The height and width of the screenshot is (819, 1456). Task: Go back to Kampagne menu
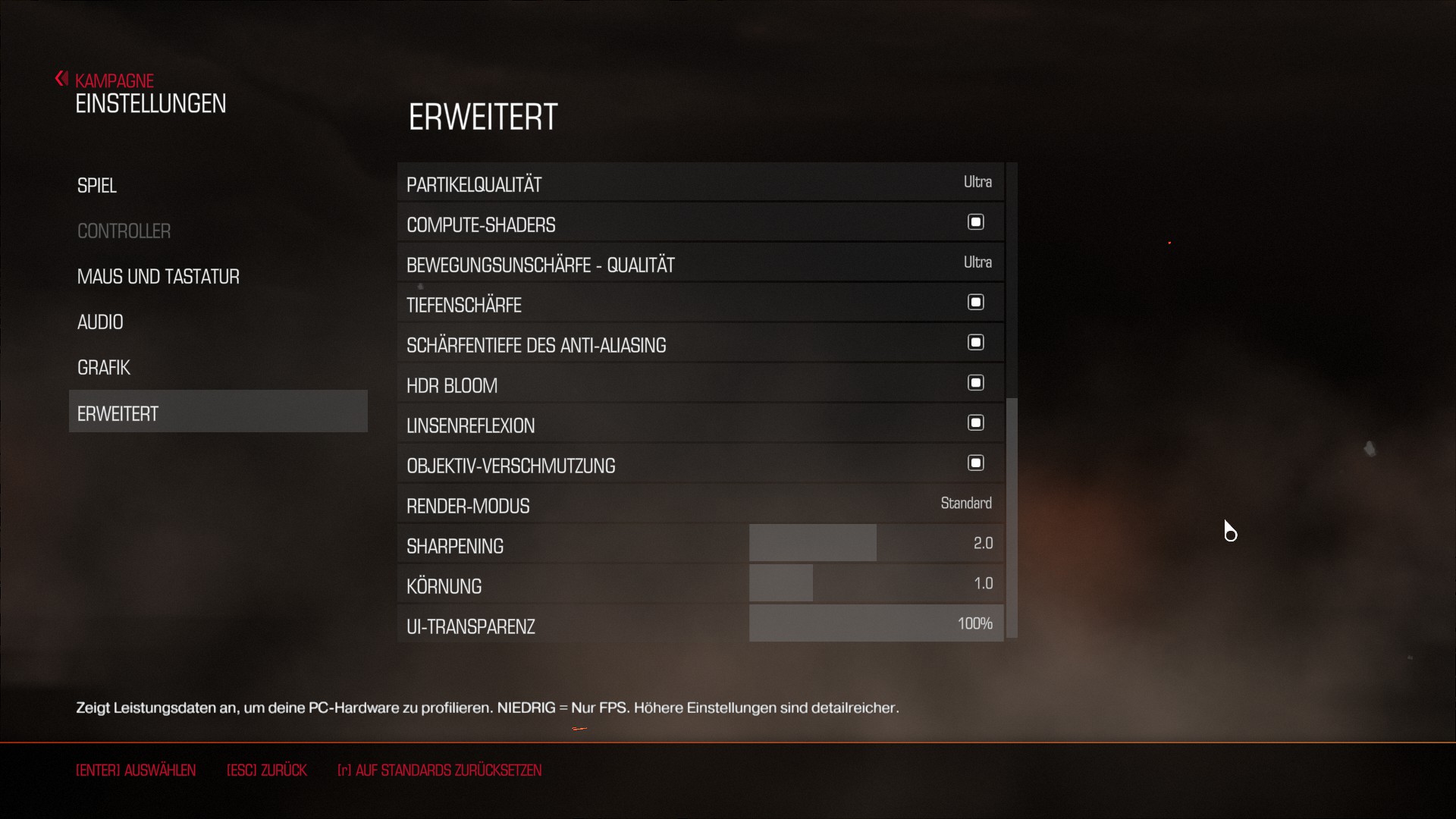point(114,80)
